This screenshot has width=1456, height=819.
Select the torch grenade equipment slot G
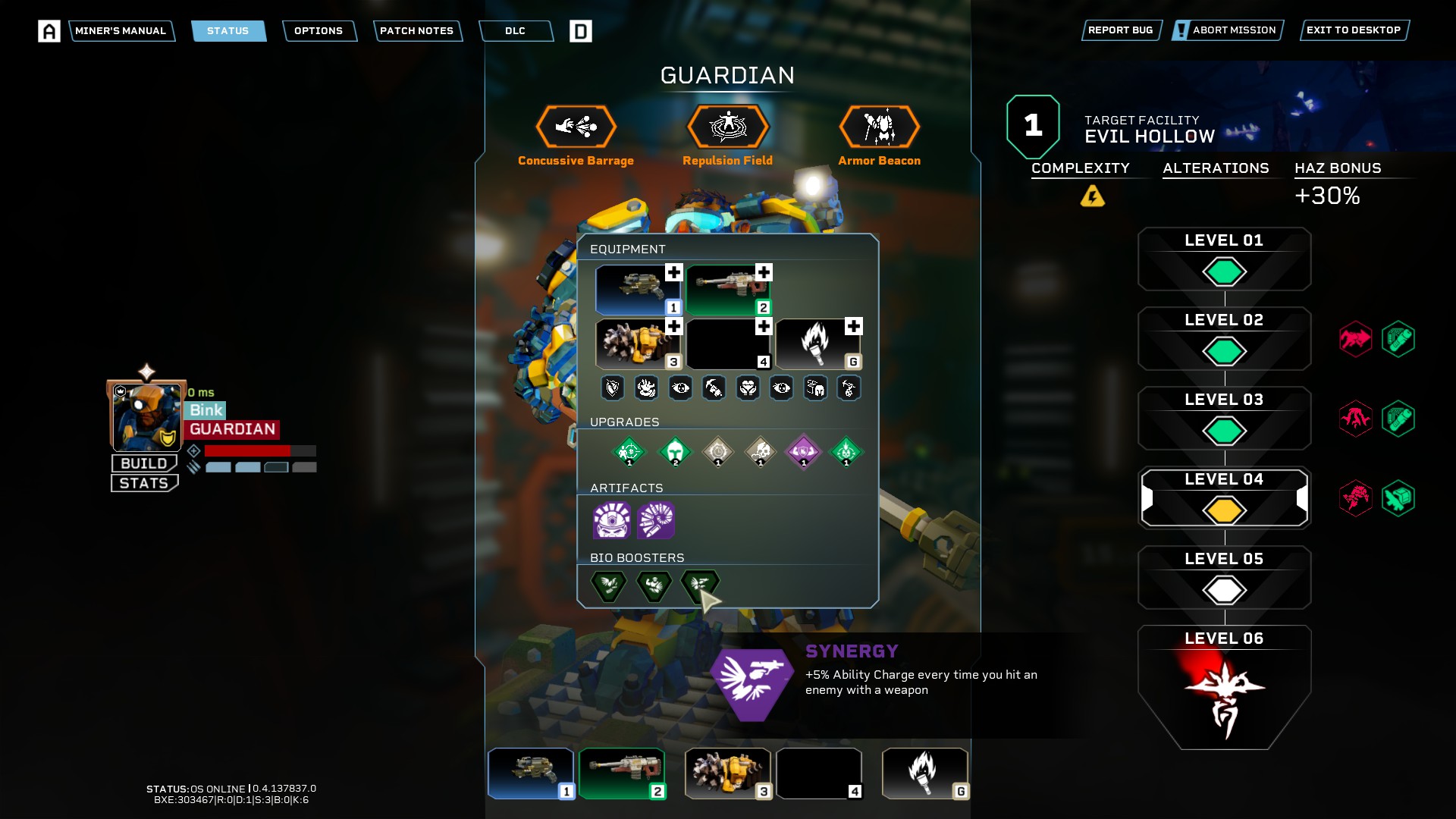(x=817, y=344)
